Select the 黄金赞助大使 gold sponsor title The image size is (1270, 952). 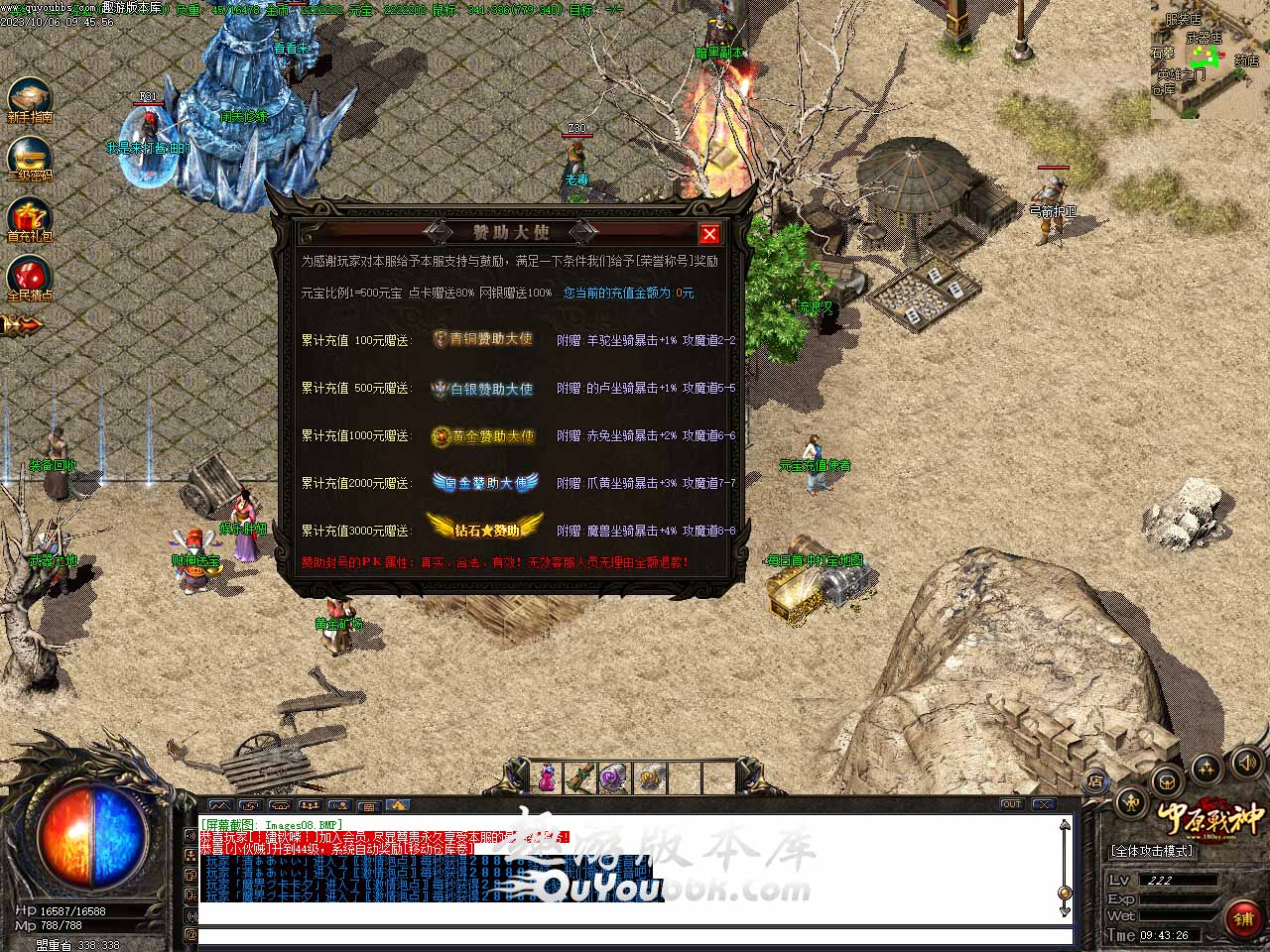tap(483, 436)
